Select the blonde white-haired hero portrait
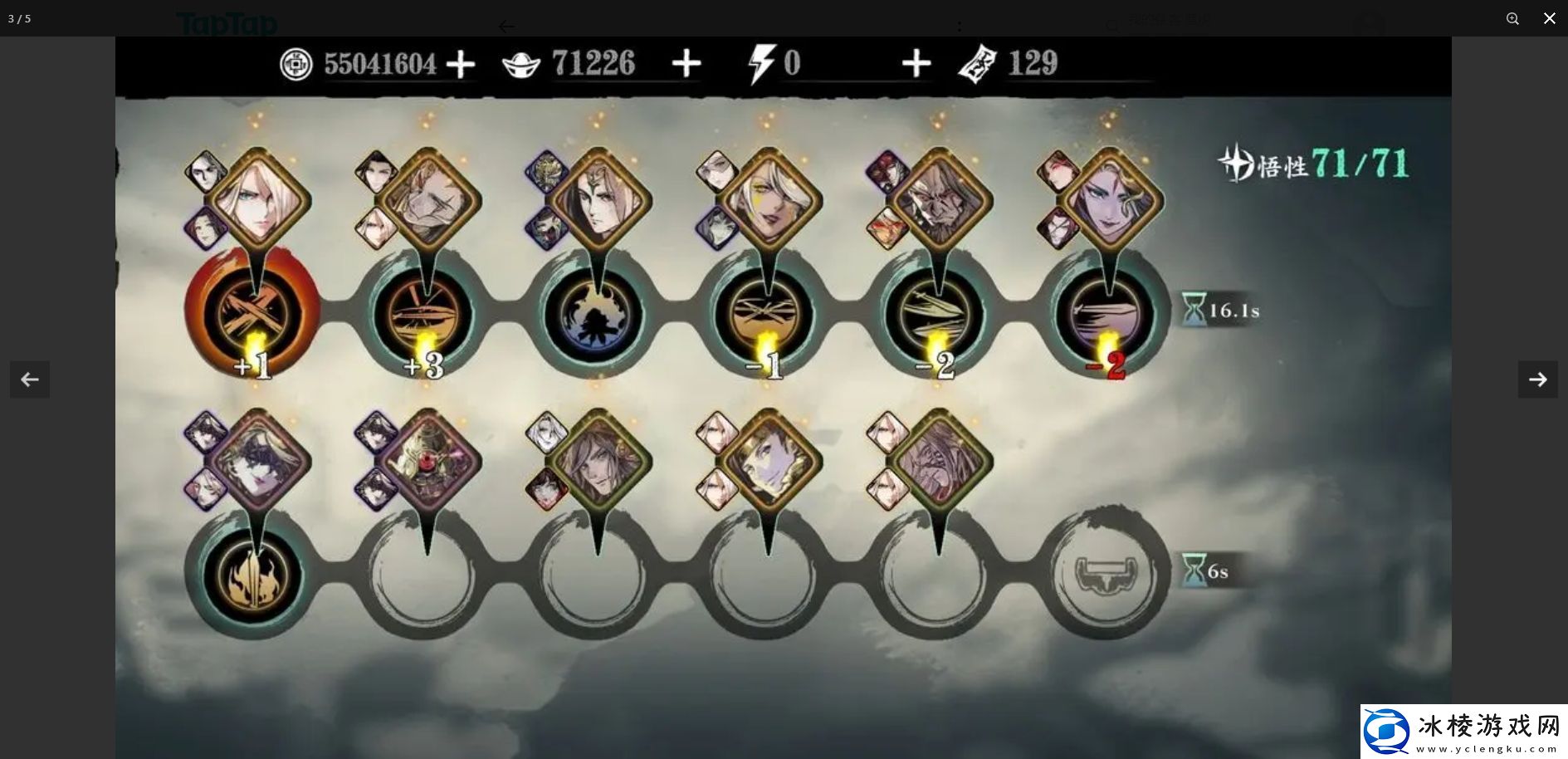1568x759 pixels. coord(257,199)
